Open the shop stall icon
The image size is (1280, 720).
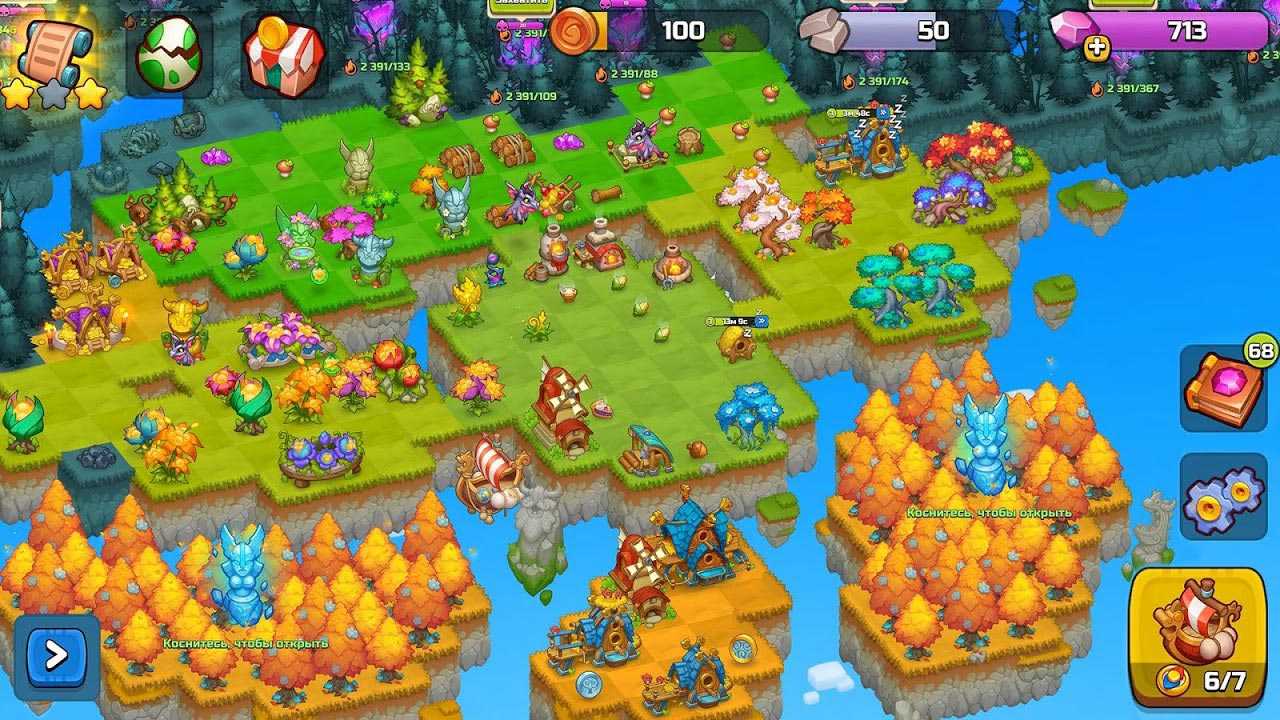[x=283, y=57]
